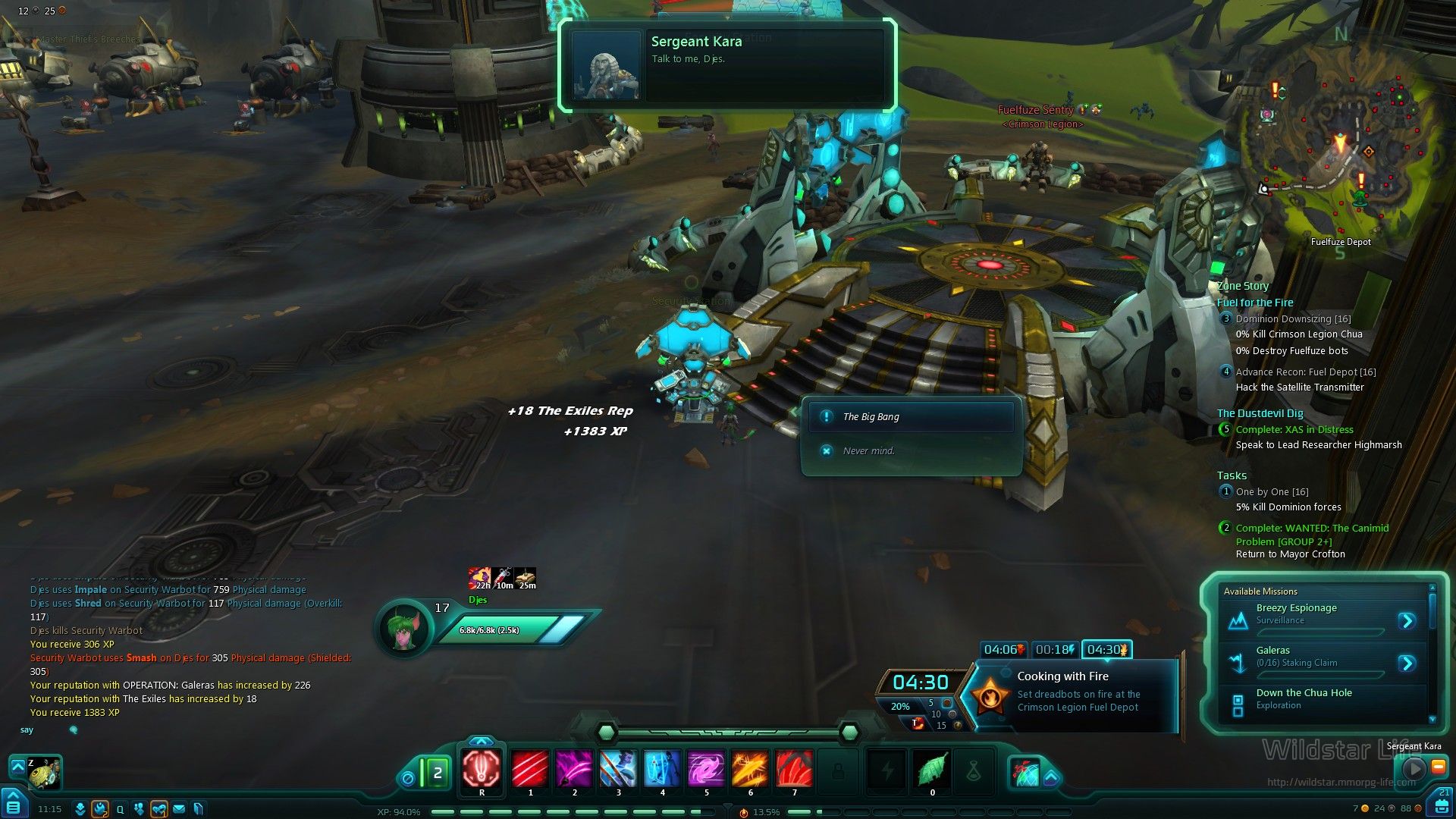Use the fiery strike ability in slot 6
The height and width of the screenshot is (819, 1456).
click(750, 769)
